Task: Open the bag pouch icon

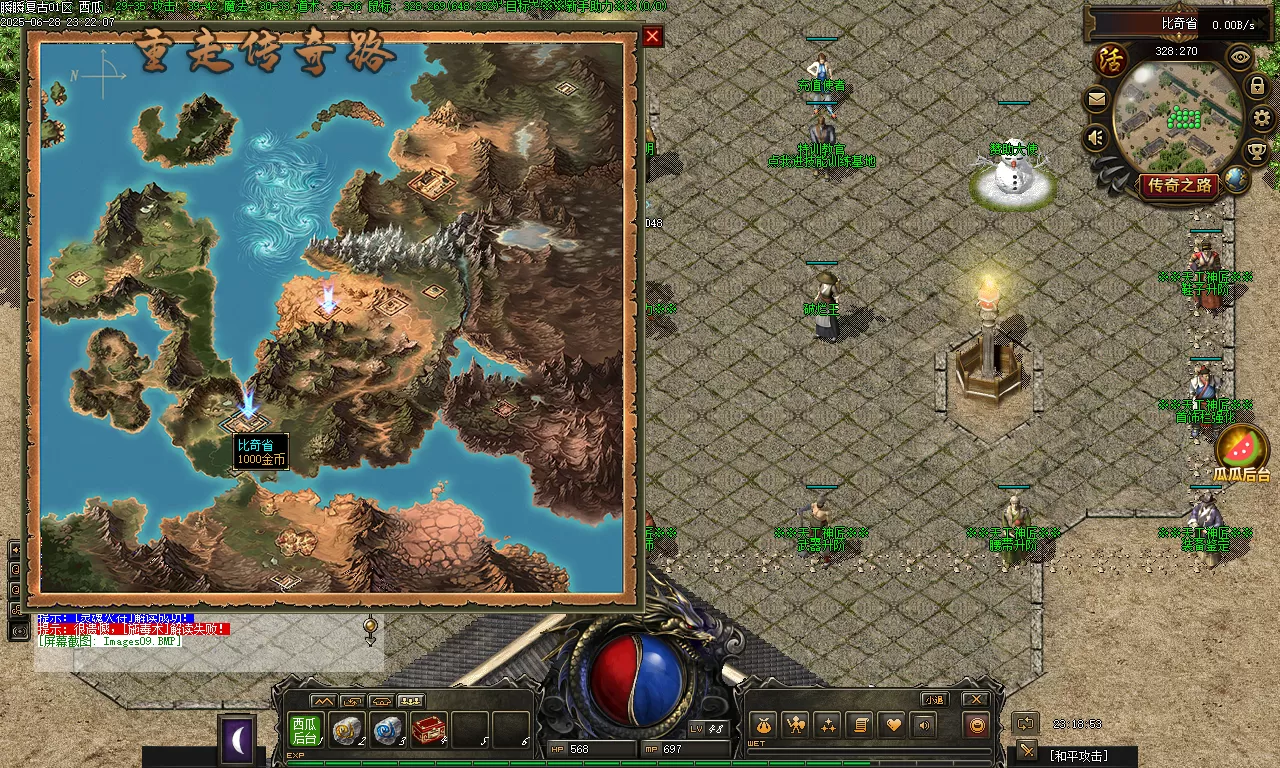Action: [764, 725]
